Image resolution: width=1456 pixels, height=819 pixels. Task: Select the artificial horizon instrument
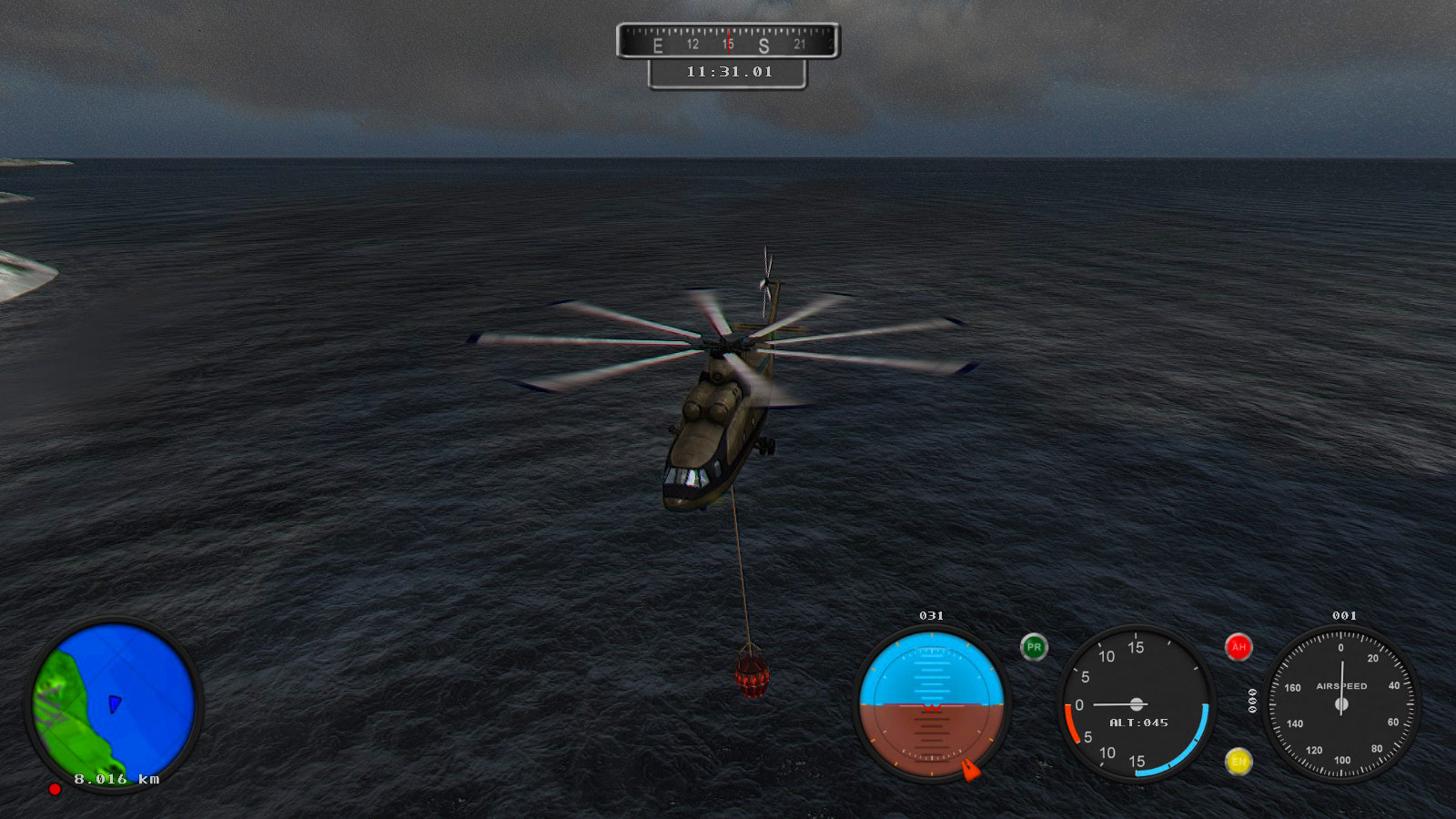[x=932, y=705]
